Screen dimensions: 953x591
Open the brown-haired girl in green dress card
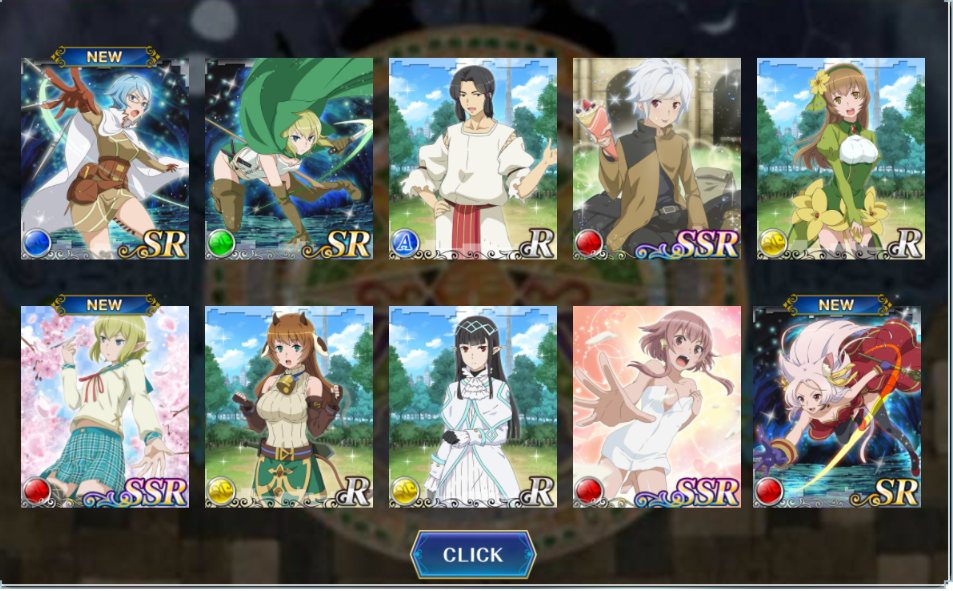(x=841, y=159)
